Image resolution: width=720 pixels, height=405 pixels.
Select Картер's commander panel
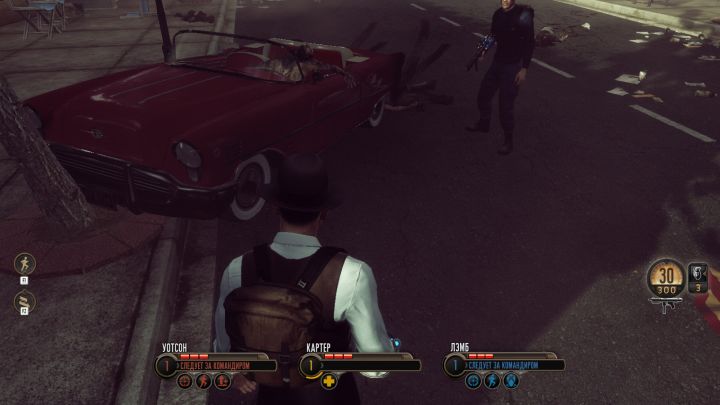coord(360,365)
